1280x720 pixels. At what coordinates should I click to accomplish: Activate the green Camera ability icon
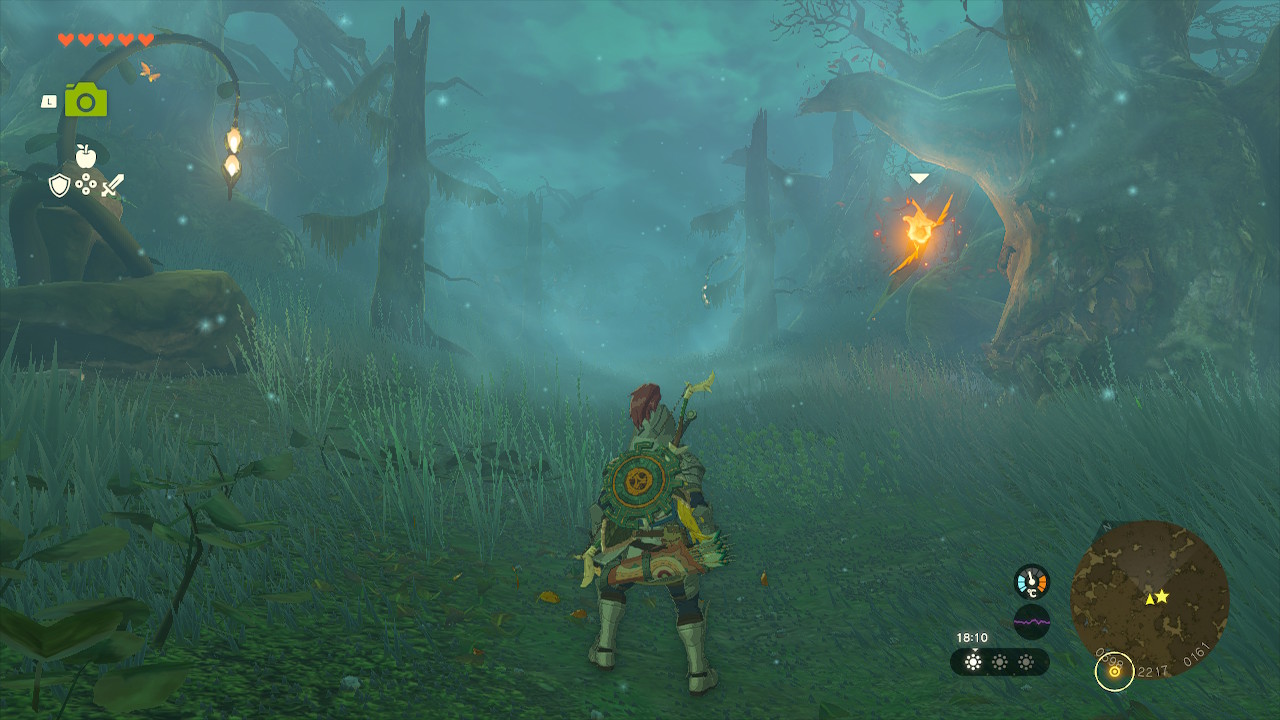pyautogui.click(x=86, y=100)
